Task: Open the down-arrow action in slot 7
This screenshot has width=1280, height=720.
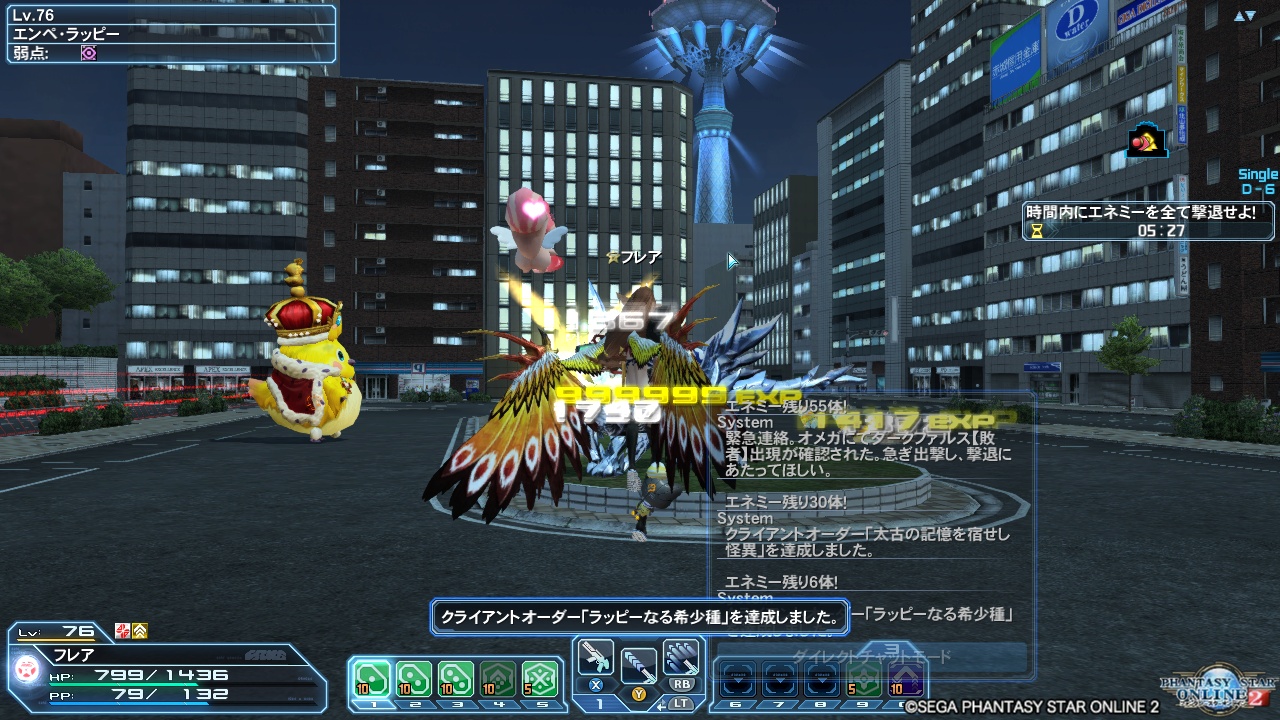Action: click(780, 680)
